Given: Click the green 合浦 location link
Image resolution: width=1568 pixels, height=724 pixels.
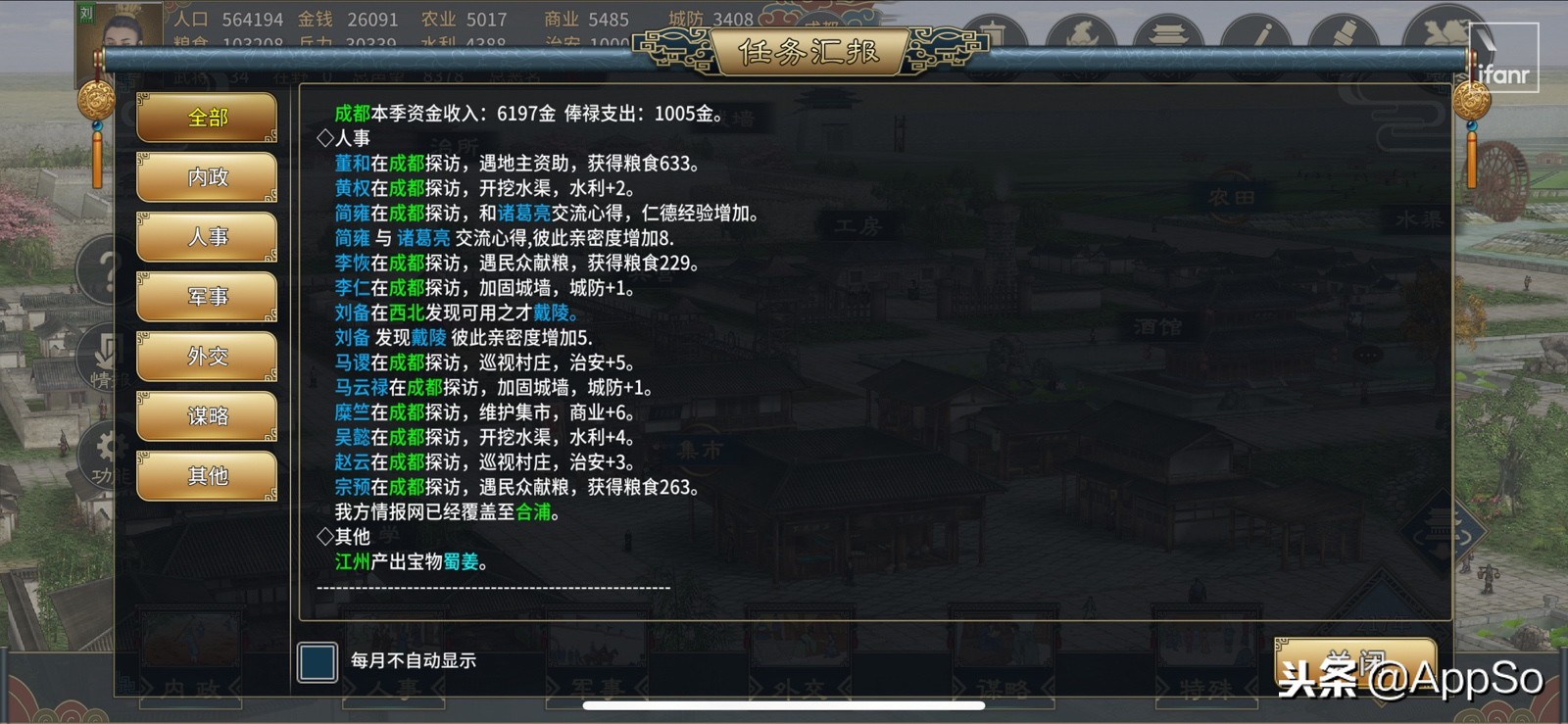Looking at the screenshot, I should tap(534, 511).
